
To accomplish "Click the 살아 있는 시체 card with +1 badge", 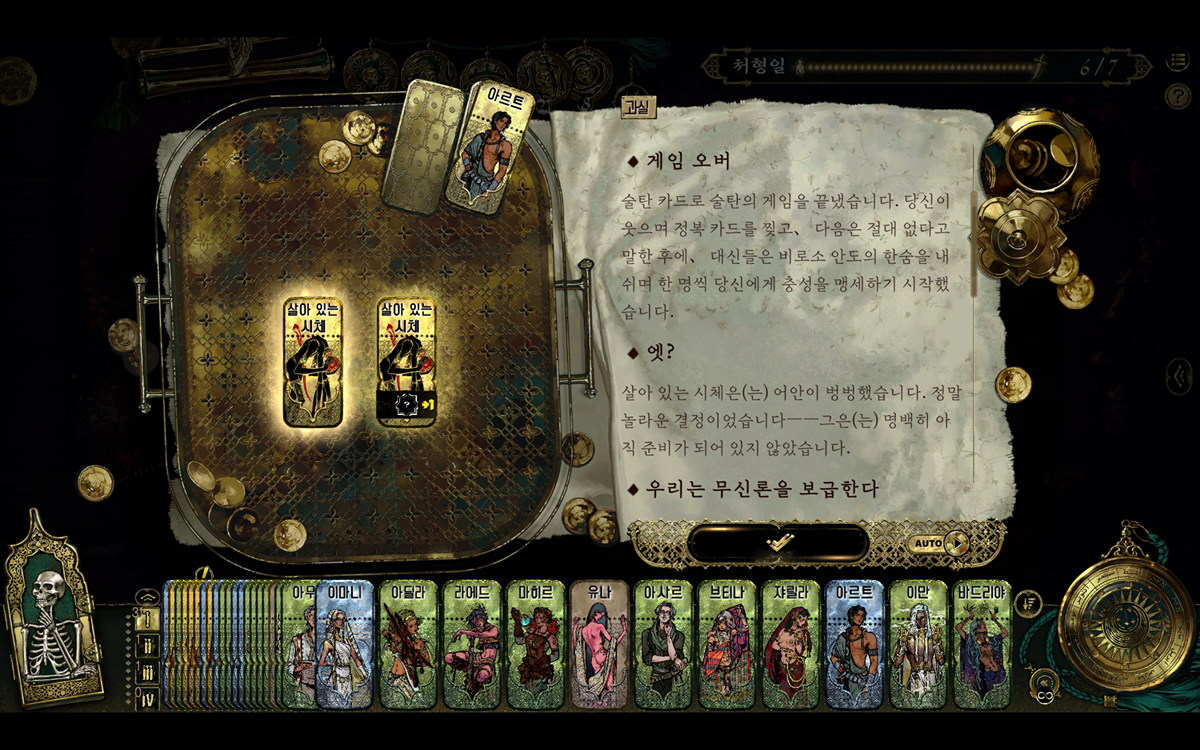I will pyautogui.click(x=407, y=360).
